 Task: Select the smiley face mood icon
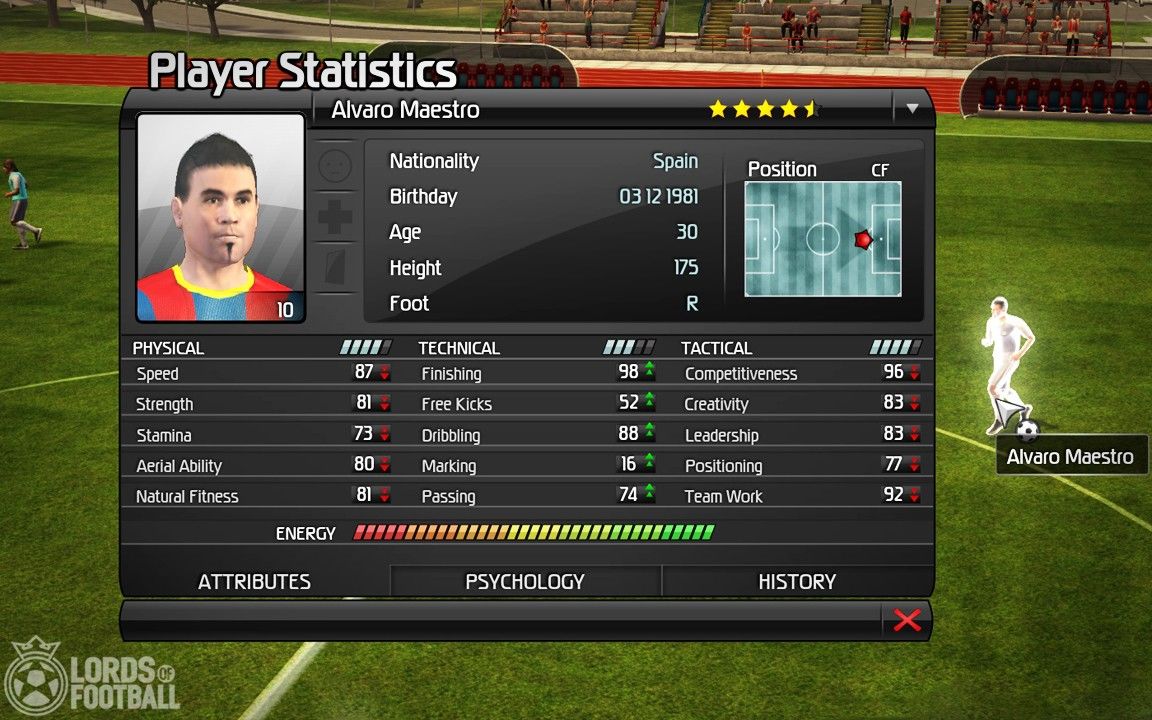(x=335, y=166)
